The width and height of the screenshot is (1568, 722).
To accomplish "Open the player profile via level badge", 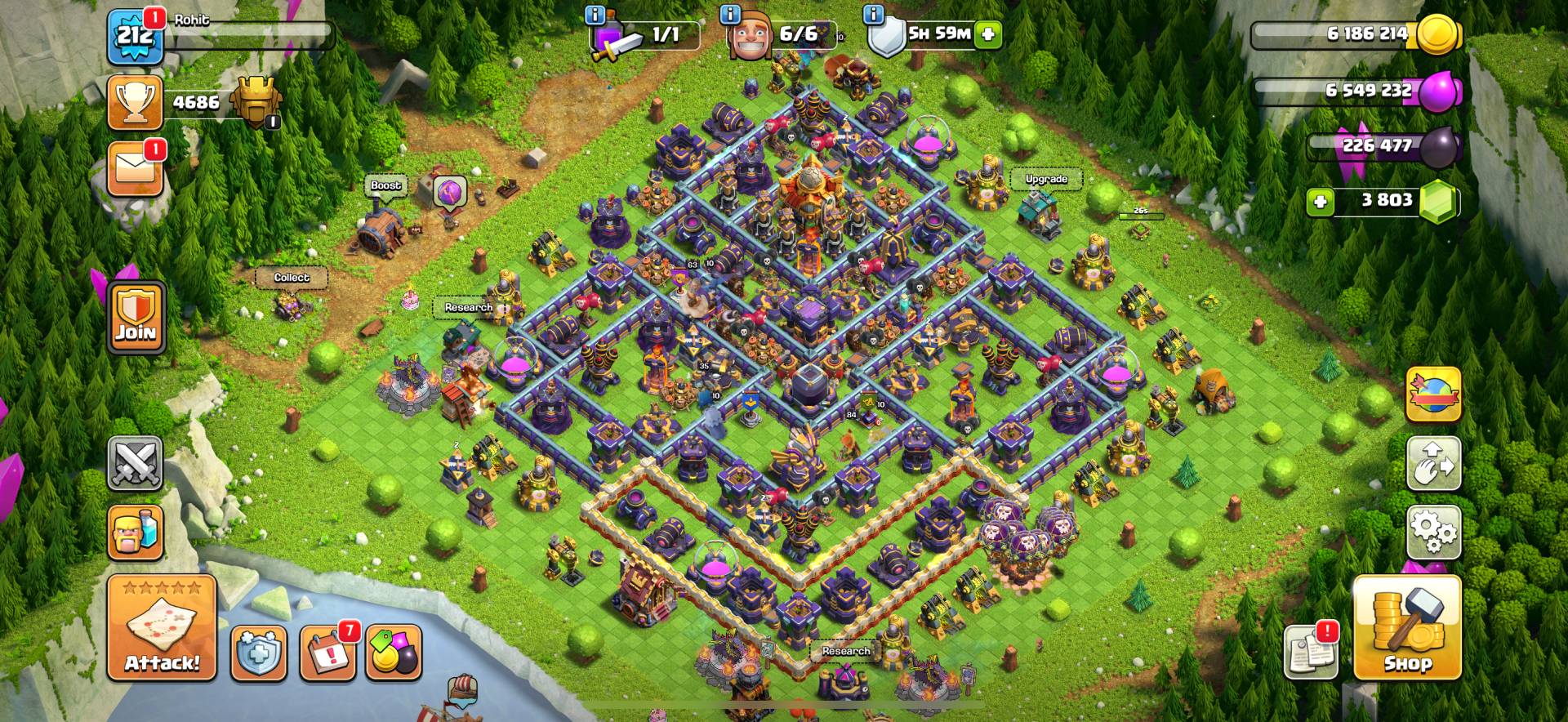I will (137, 34).
